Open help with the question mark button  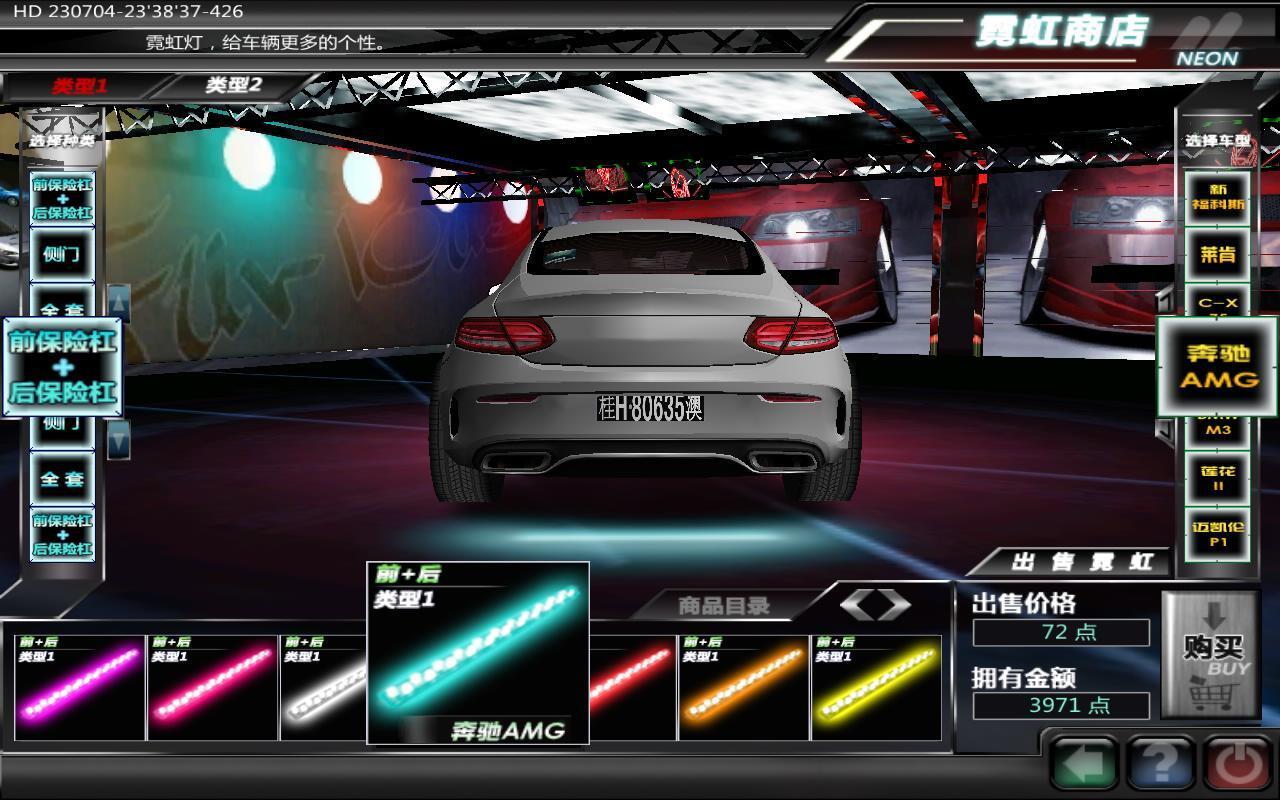pos(1161,765)
